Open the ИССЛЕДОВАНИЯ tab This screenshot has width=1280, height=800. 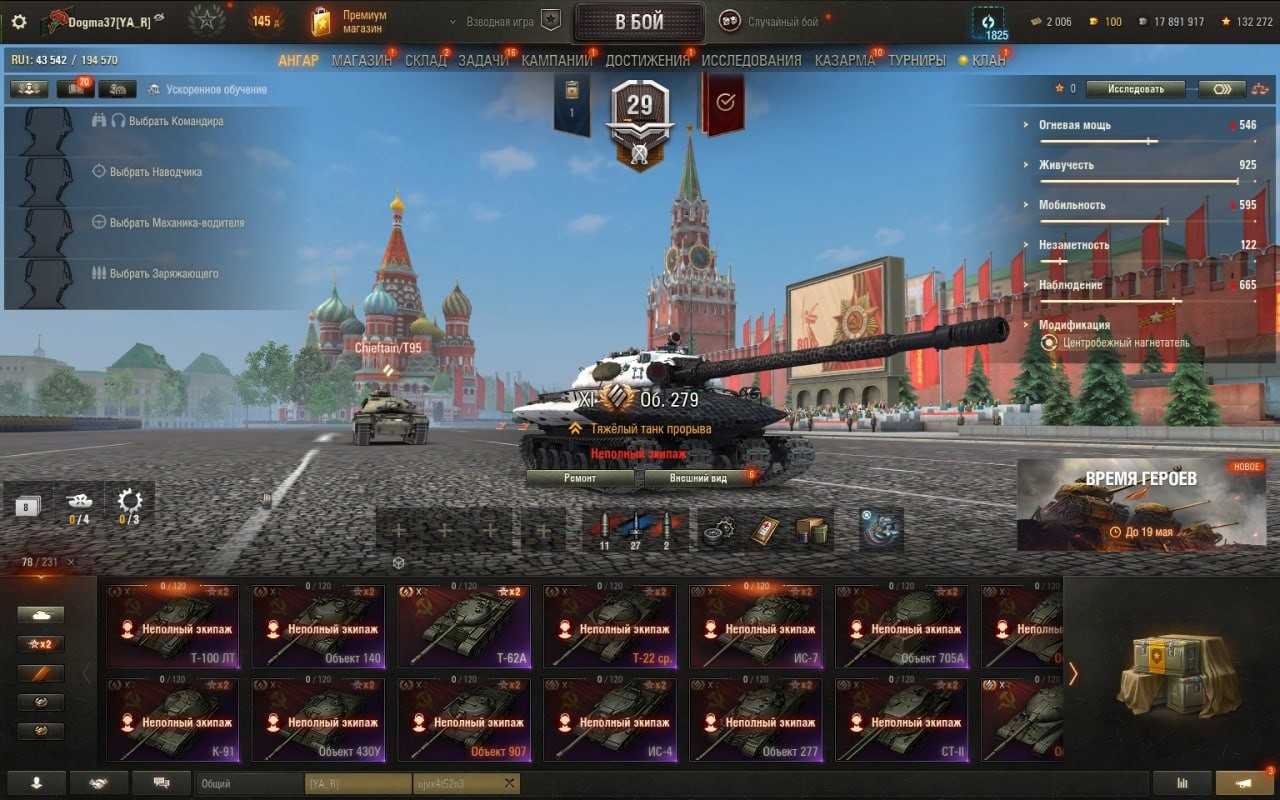[751, 60]
